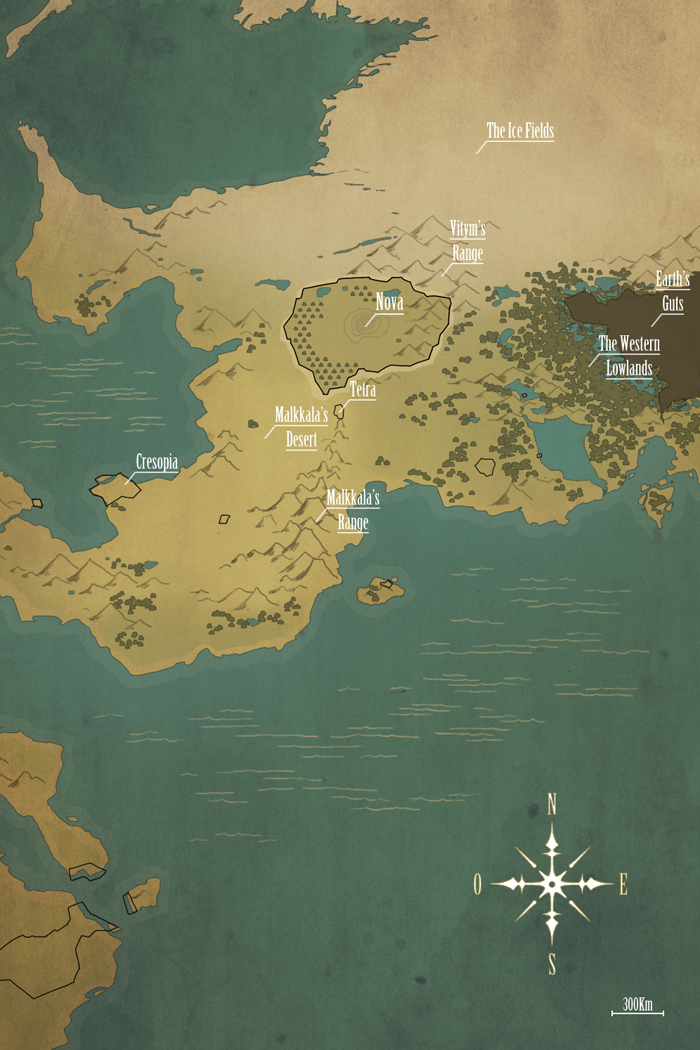Select The Western Lowlands label
700x1050 pixels.
click(x=629, y=355)
